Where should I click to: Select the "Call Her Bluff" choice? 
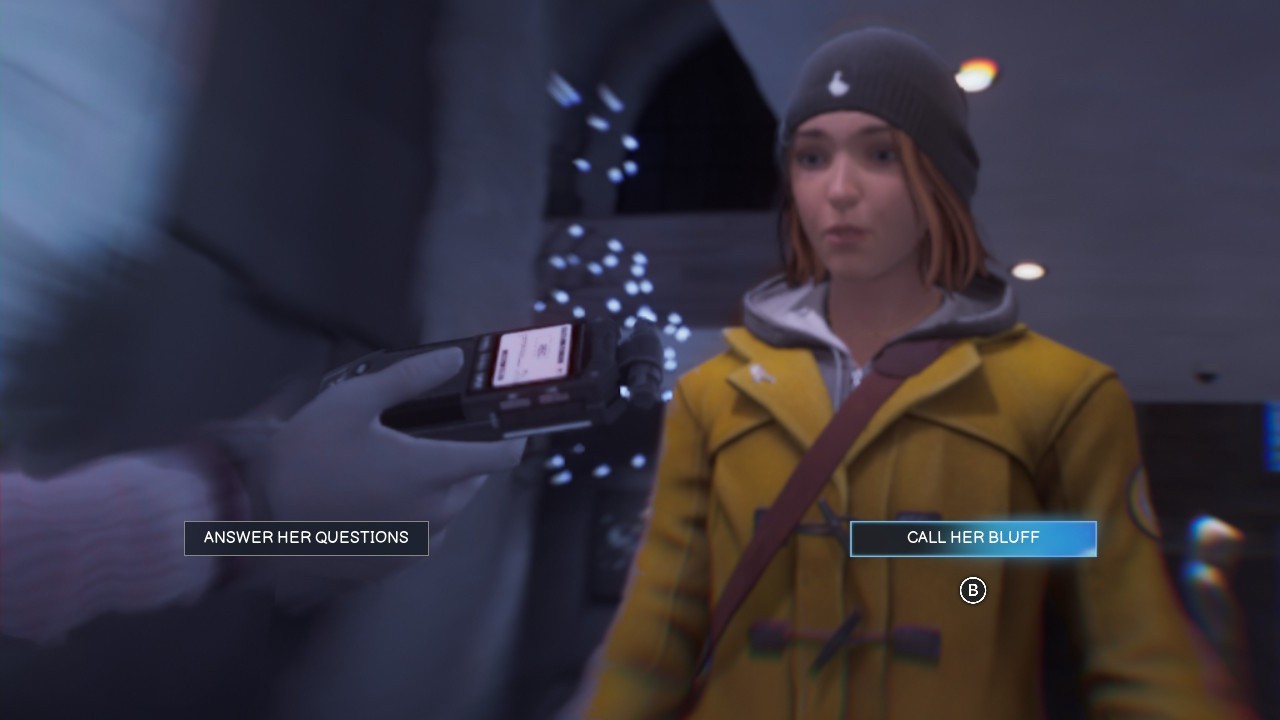click(973, 538)
